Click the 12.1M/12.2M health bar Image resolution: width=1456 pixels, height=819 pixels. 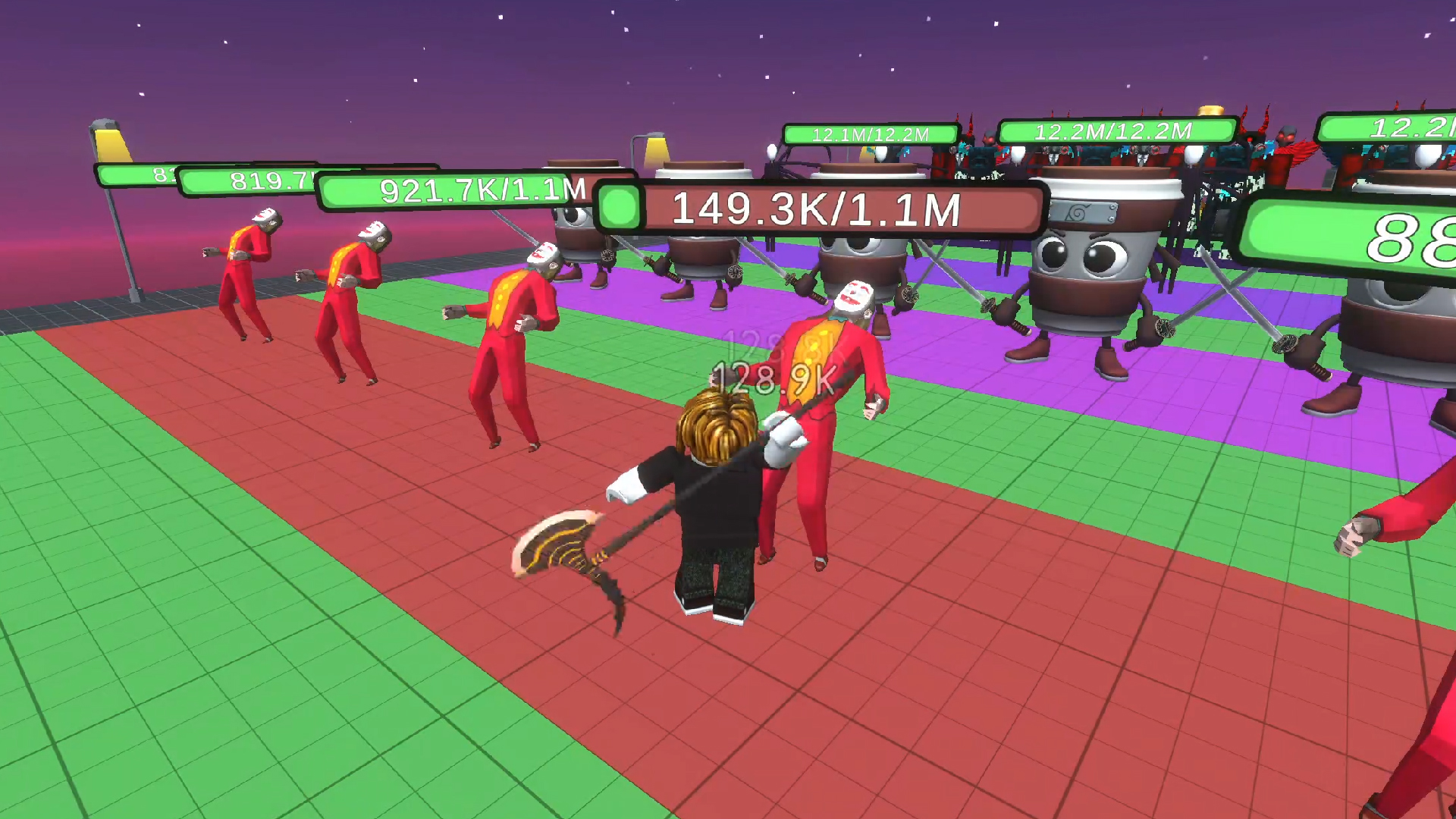click(x=869, y=133)
